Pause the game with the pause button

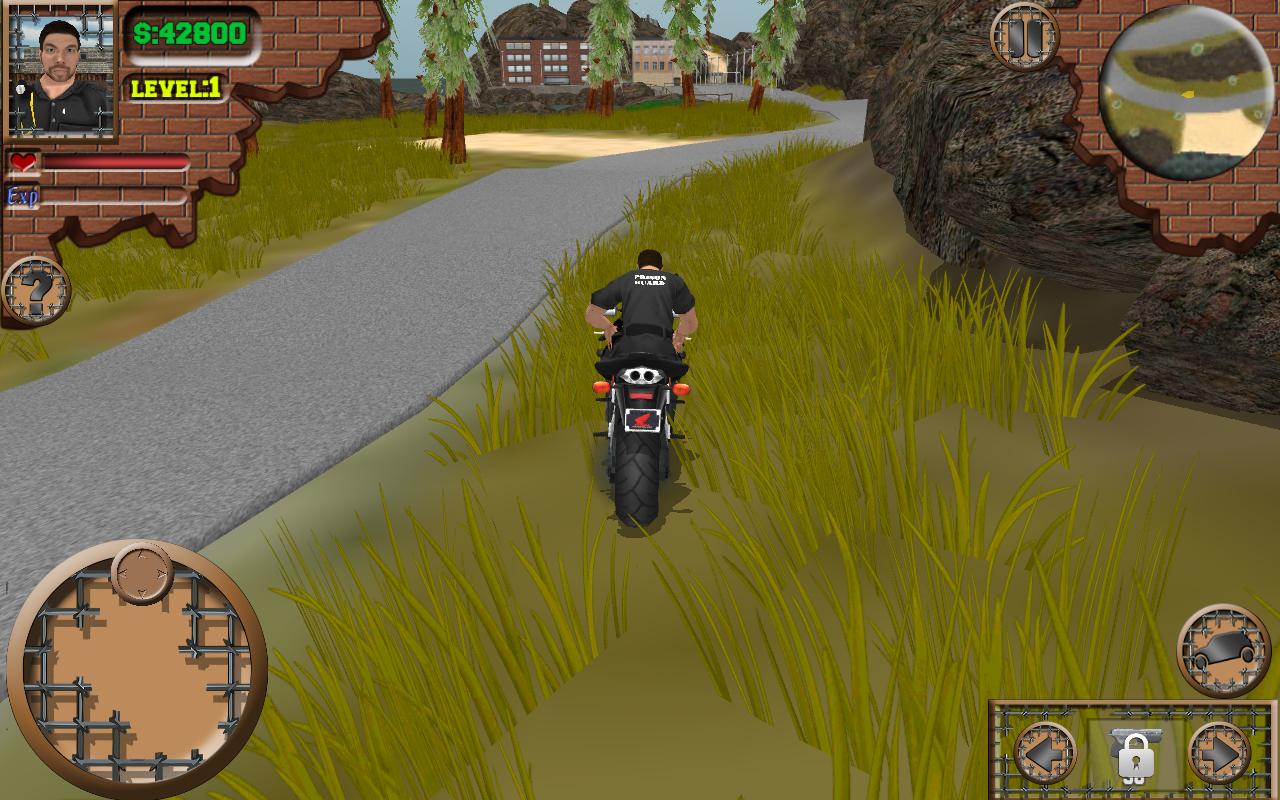pos(1024,37)
